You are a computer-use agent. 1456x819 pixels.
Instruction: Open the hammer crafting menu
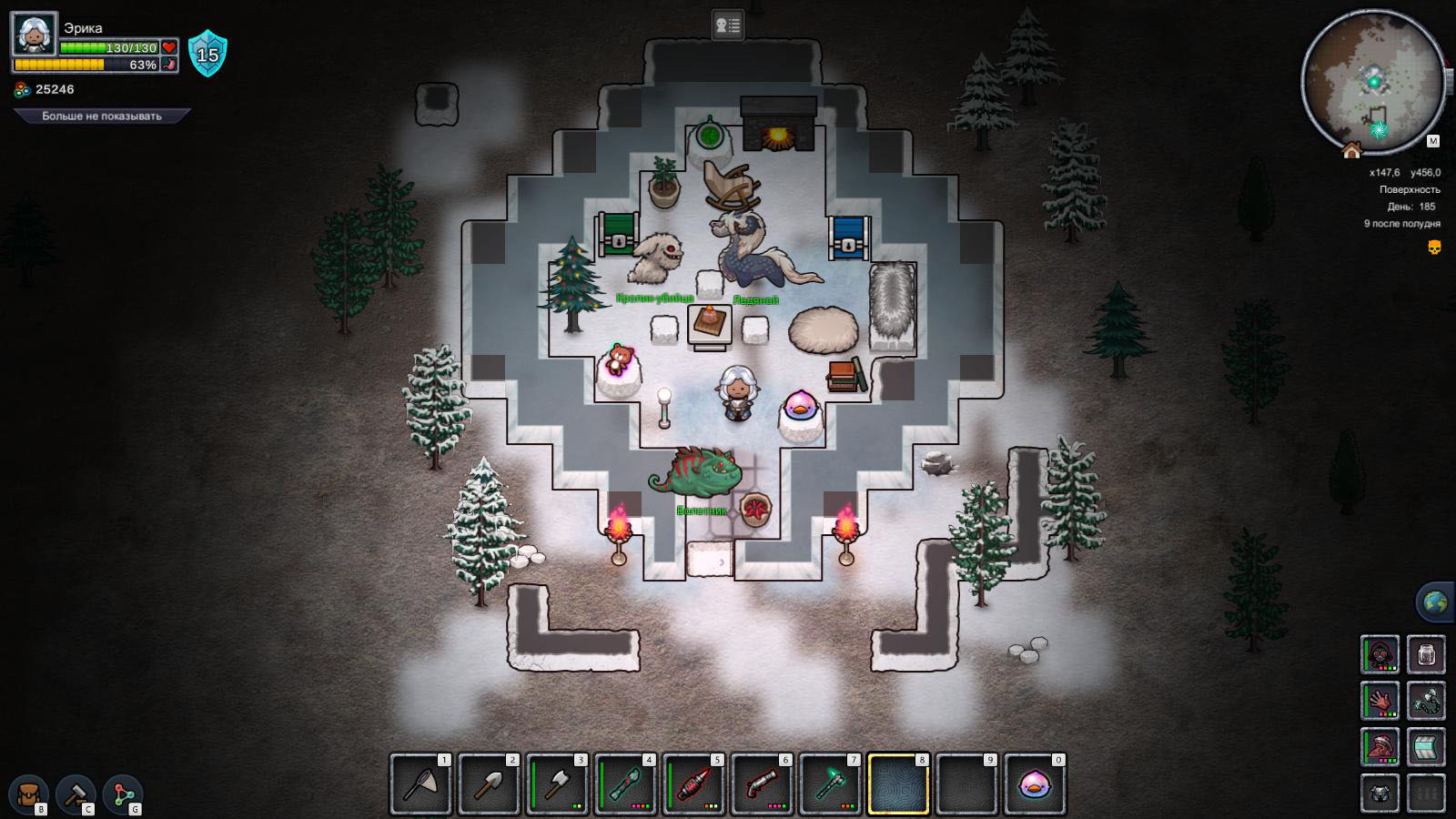tap(76, 794)
